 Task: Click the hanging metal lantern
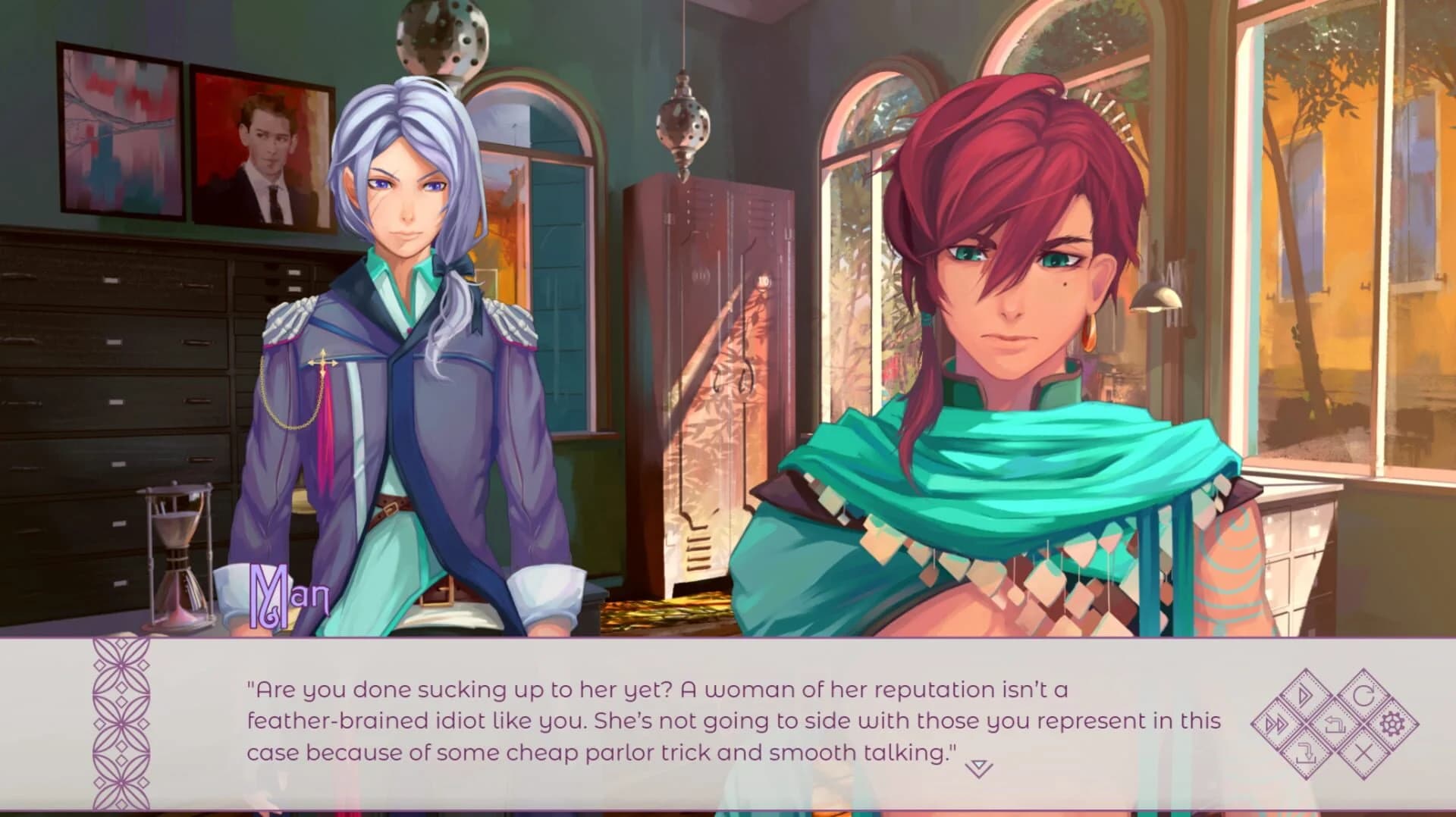pyautogui.click(x=682, y=121)
